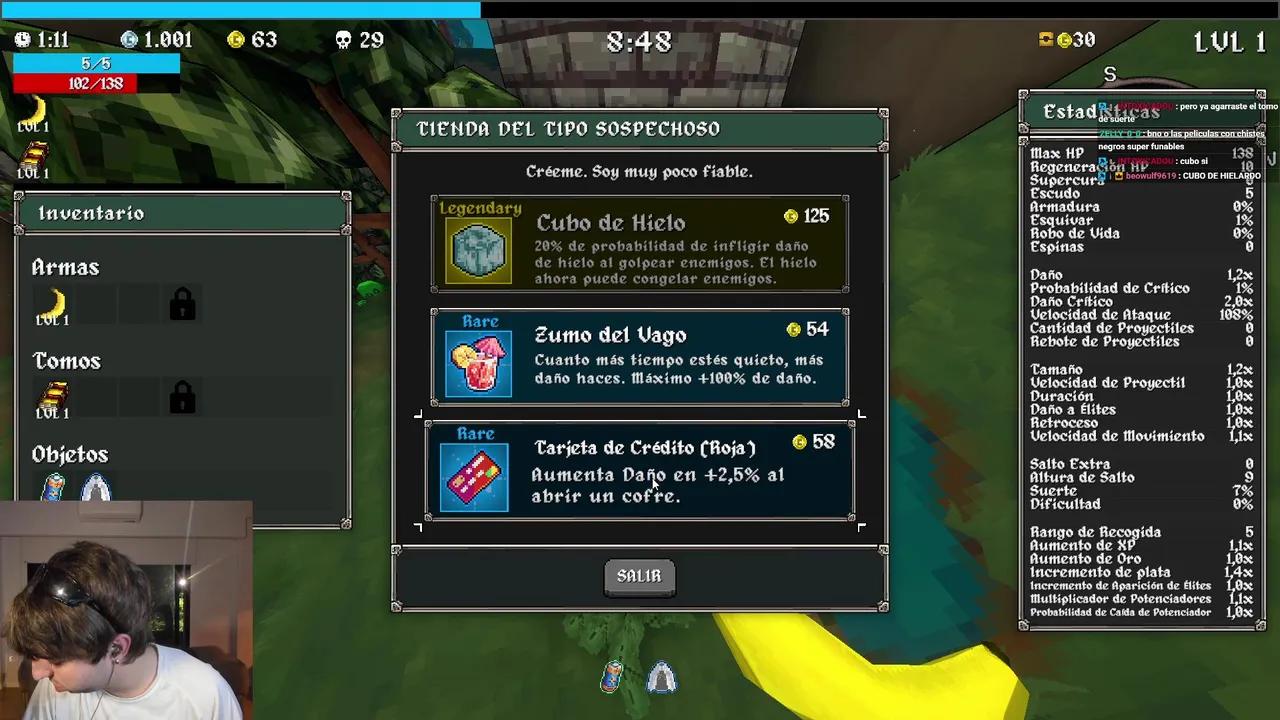Select the can item under Objetos
Screen dimensions: 1280x720
(54, 487)
